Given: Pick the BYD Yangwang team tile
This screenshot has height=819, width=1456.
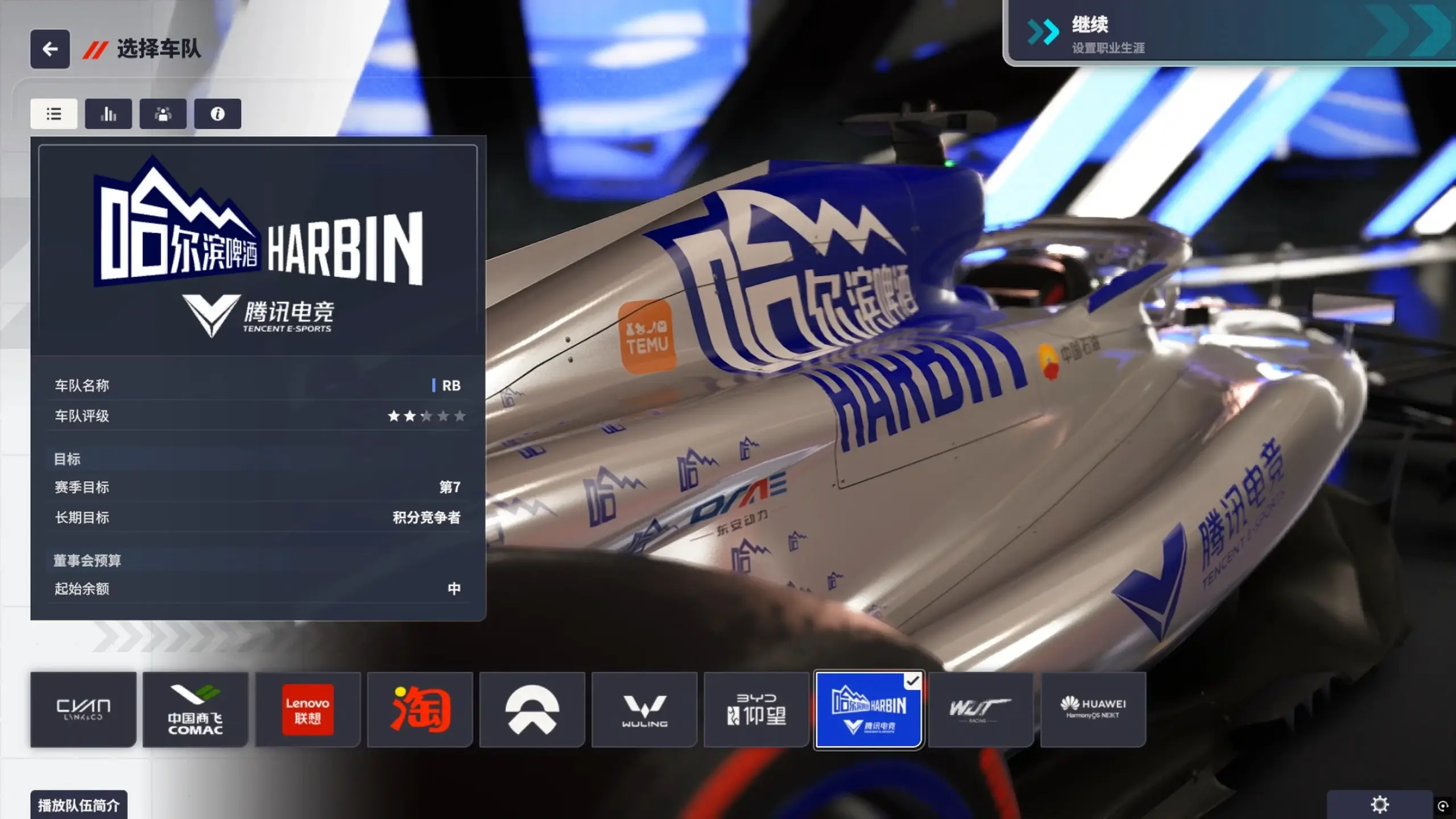Looking at the screenshot, I should tap(756, 709).
